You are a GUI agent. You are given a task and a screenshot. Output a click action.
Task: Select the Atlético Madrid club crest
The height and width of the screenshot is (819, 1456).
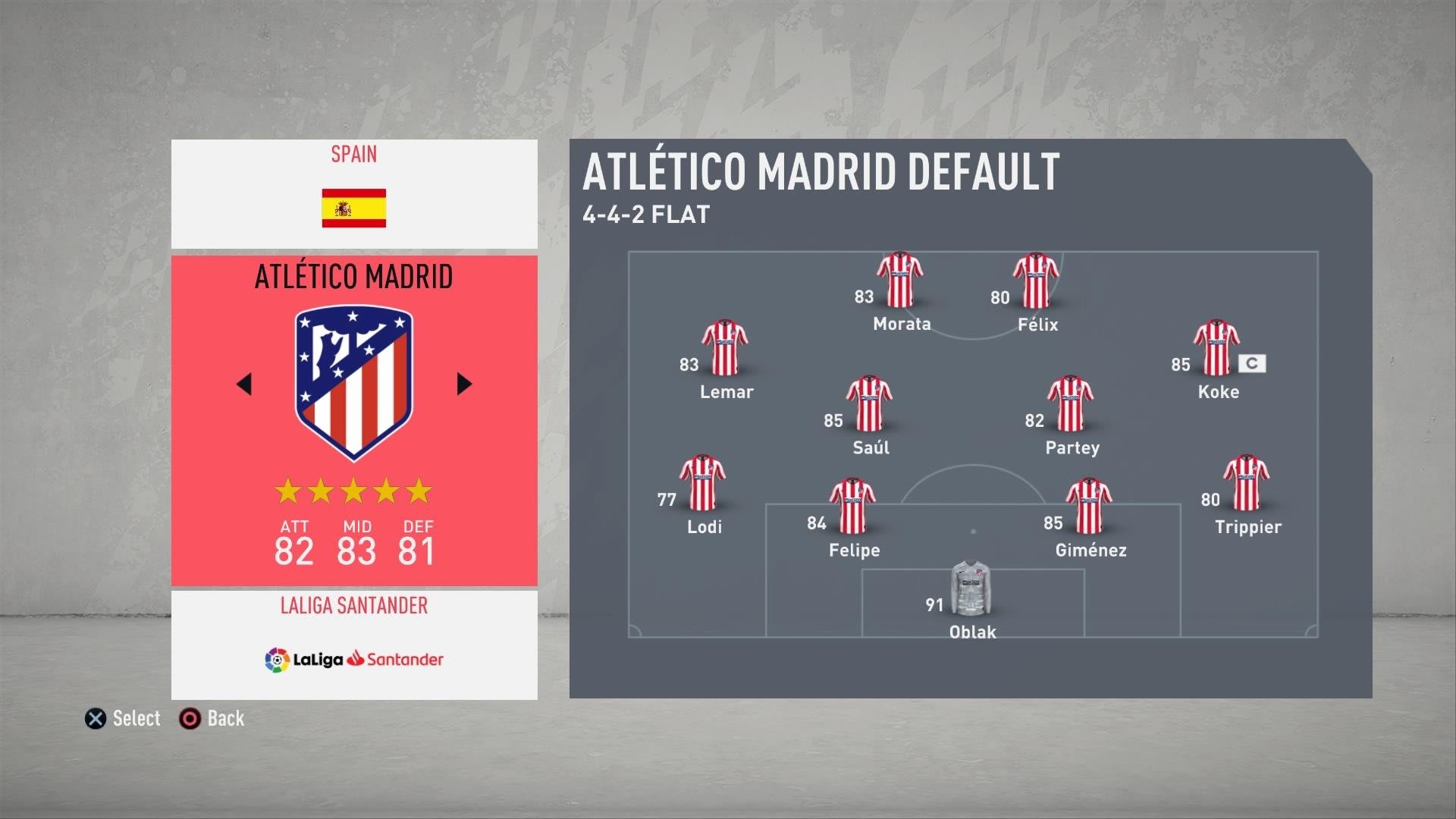tap(353, 382)
